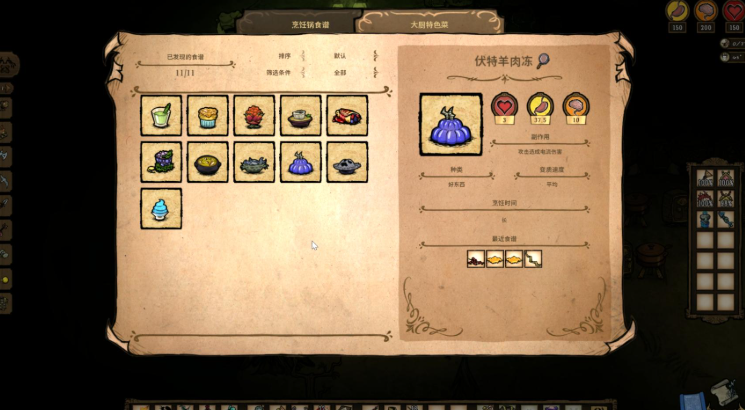Select the purple glow berry mousse recipe

tap(161, 162)
